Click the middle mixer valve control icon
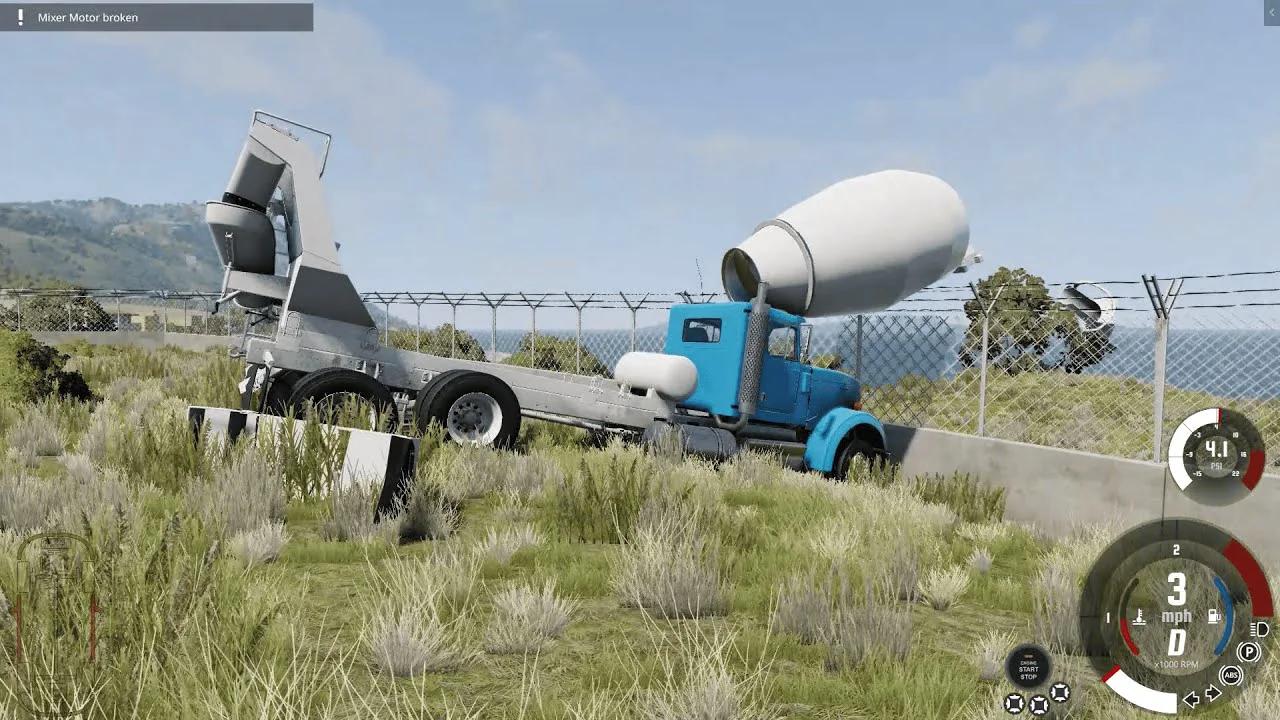Image resolution: width=1280 pixels, height=720 pixels. pos(1039,704)
